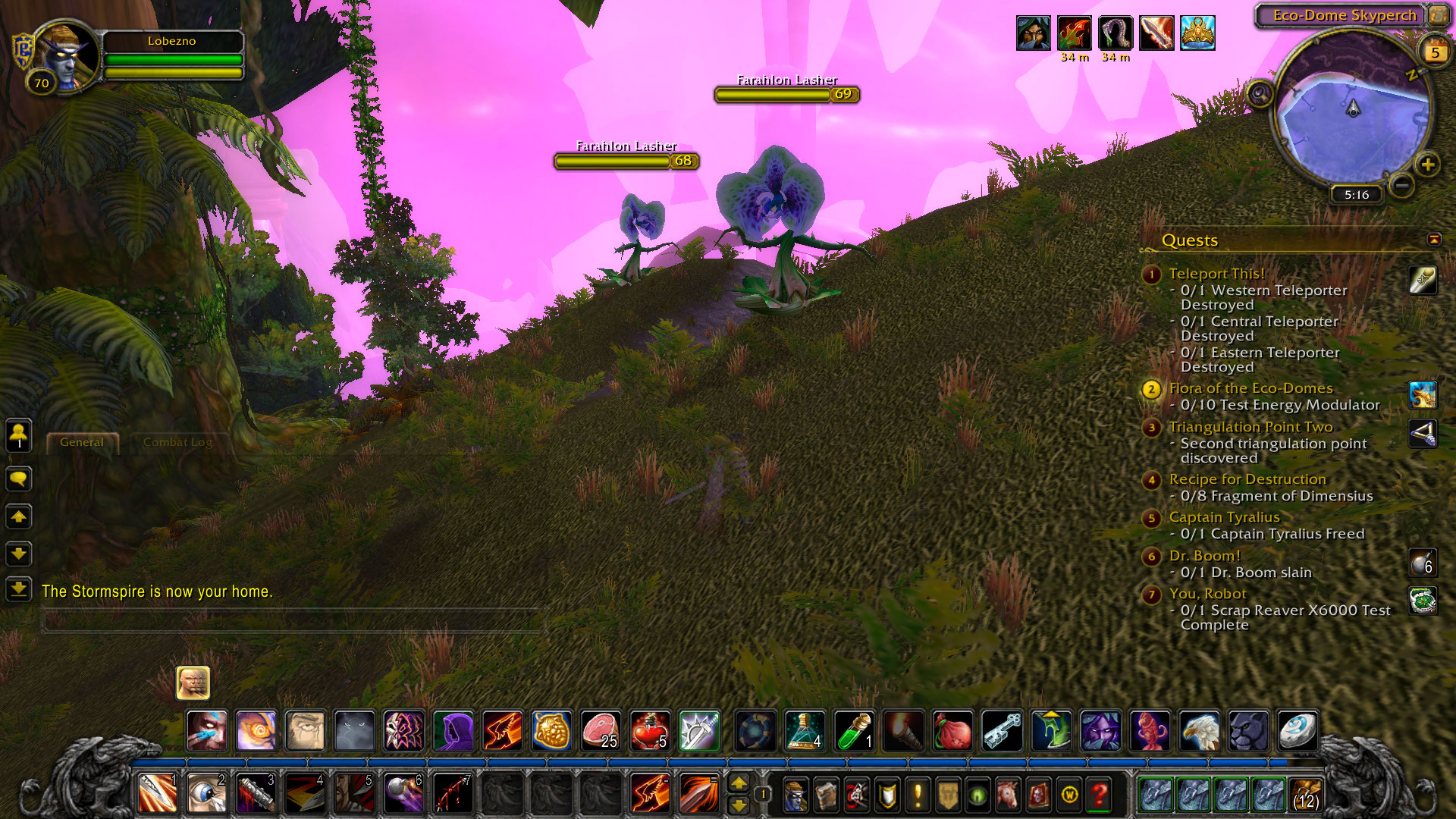Summon the white eagle mount icon
Screen dimensions: 1456x819
coord(1199,731)
